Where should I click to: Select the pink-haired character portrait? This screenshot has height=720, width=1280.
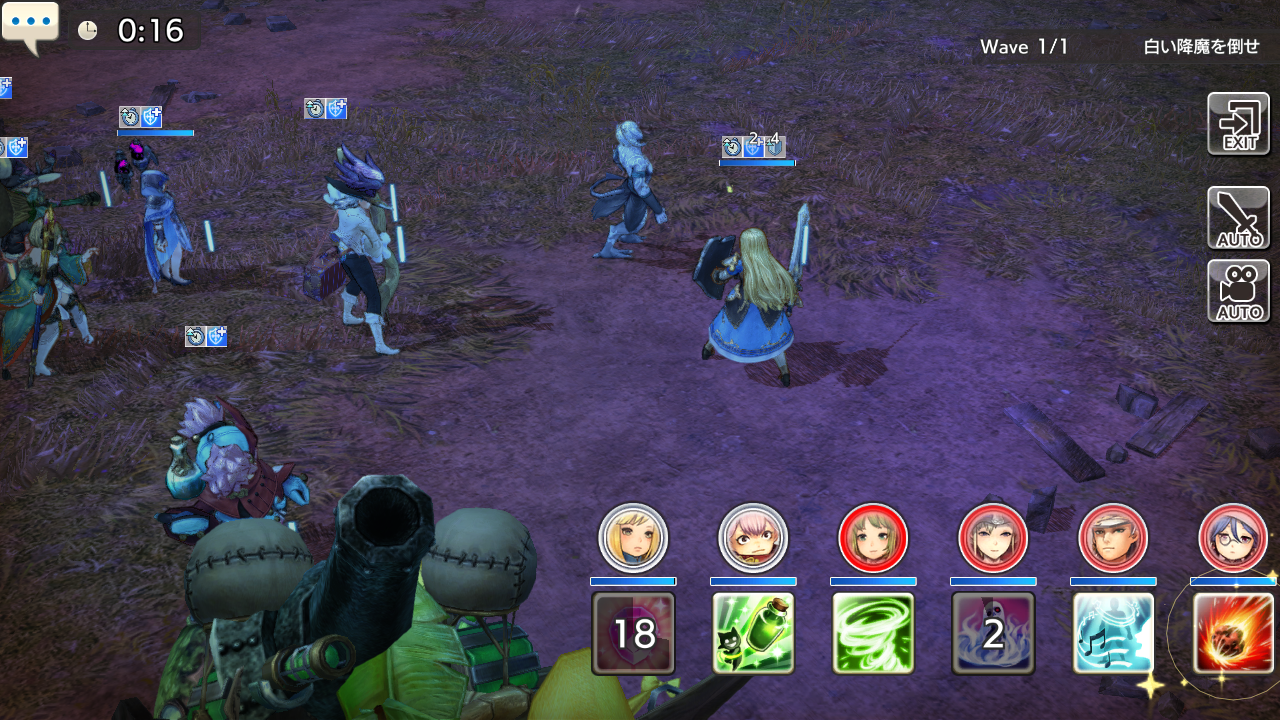coord(753,538)
